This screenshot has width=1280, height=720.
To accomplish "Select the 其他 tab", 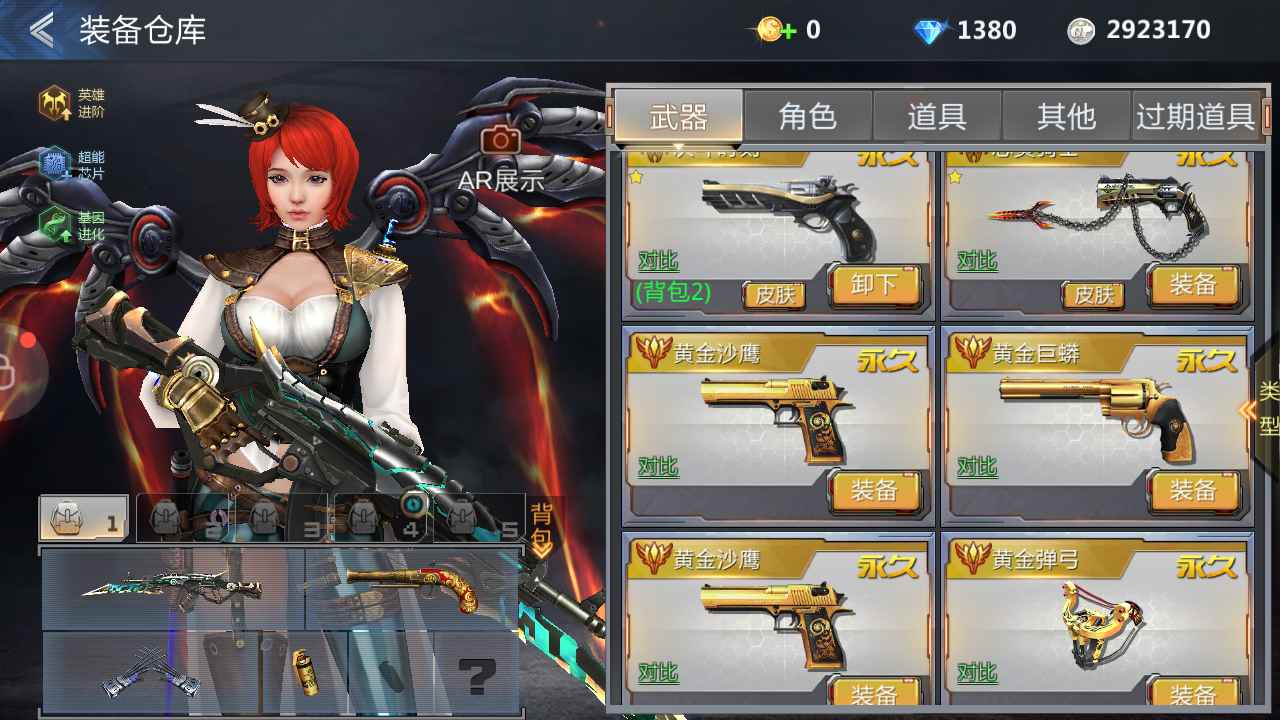I will point(1066,116).
